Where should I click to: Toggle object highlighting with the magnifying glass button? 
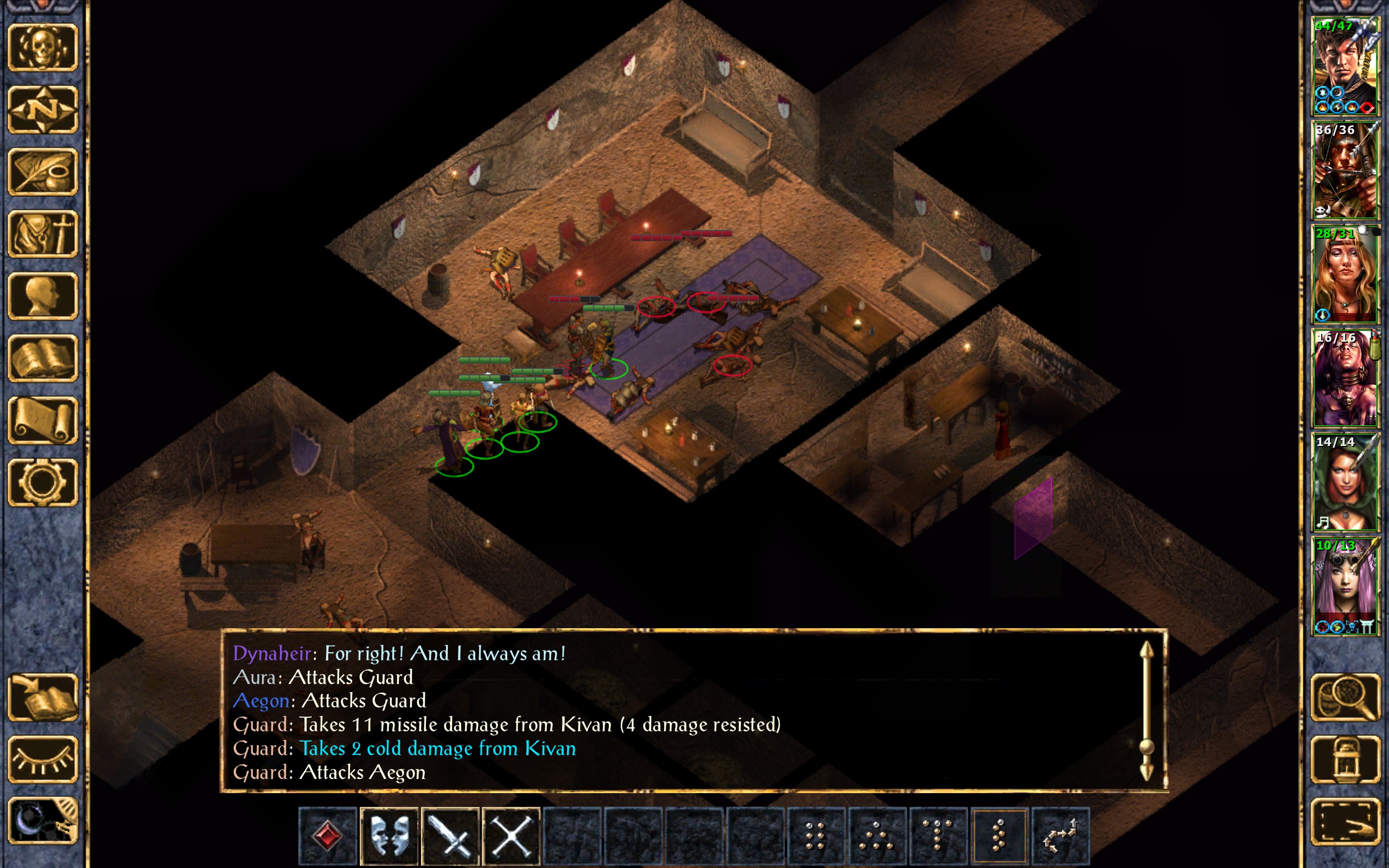pyautogui.click(x=1346, y=697)
